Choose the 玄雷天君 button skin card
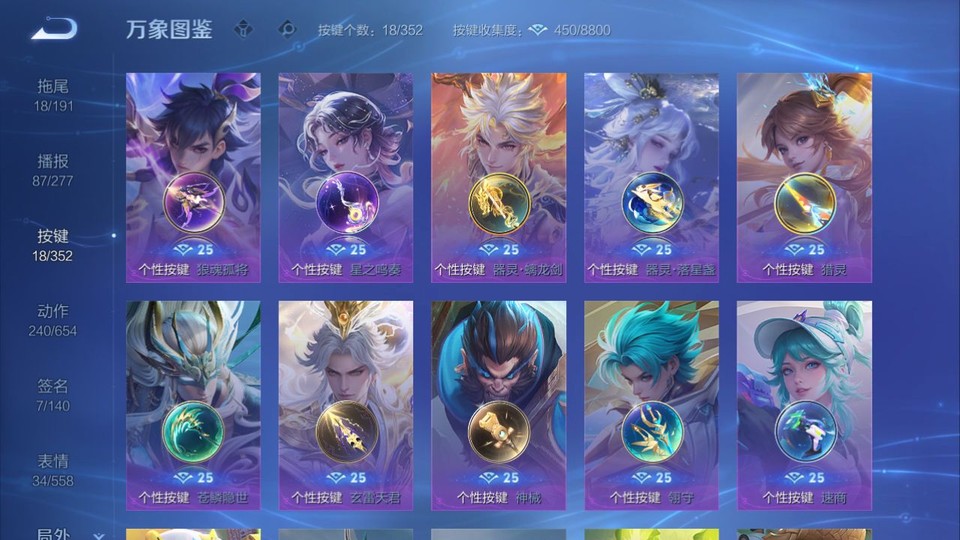The image size is (960, 540). coord(346,405)
